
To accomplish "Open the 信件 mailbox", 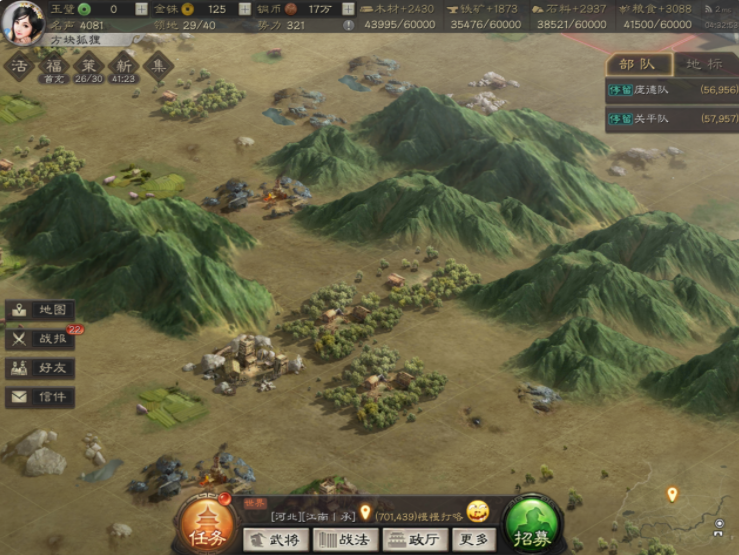I will 40,397.
